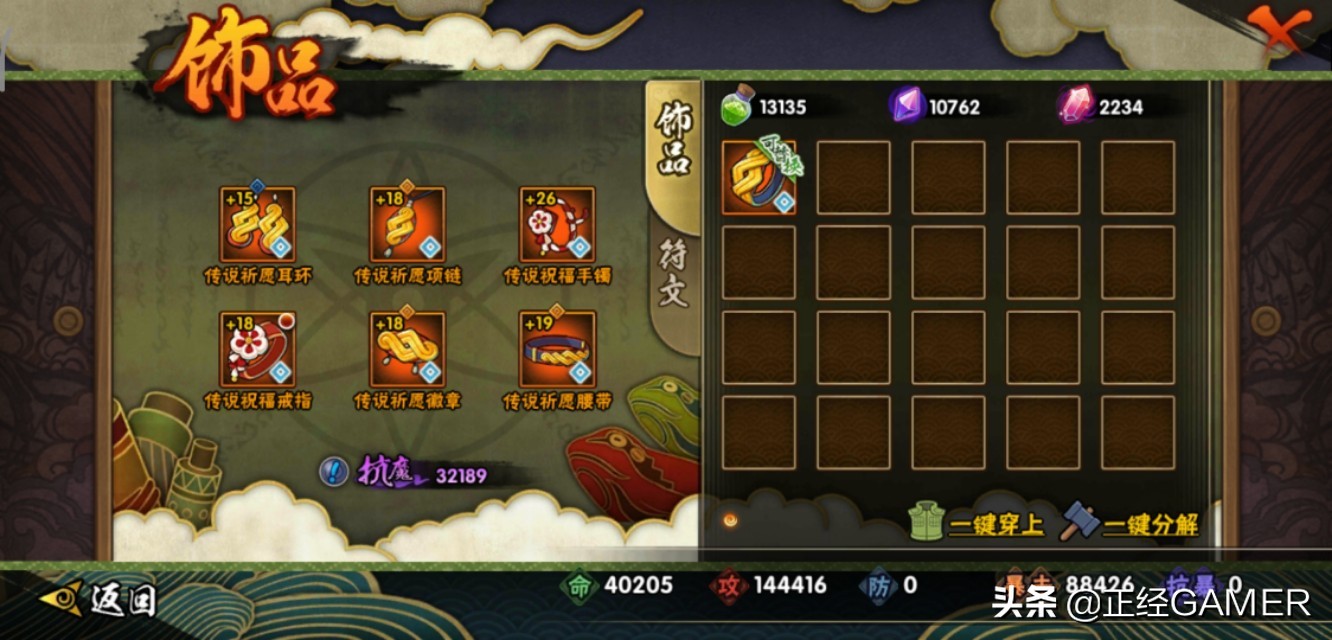The width and height of the screenshot is (1332, 640).
Task: Choose the 传说祝福手镯 bracelet slot
Action: click(557, 225)
